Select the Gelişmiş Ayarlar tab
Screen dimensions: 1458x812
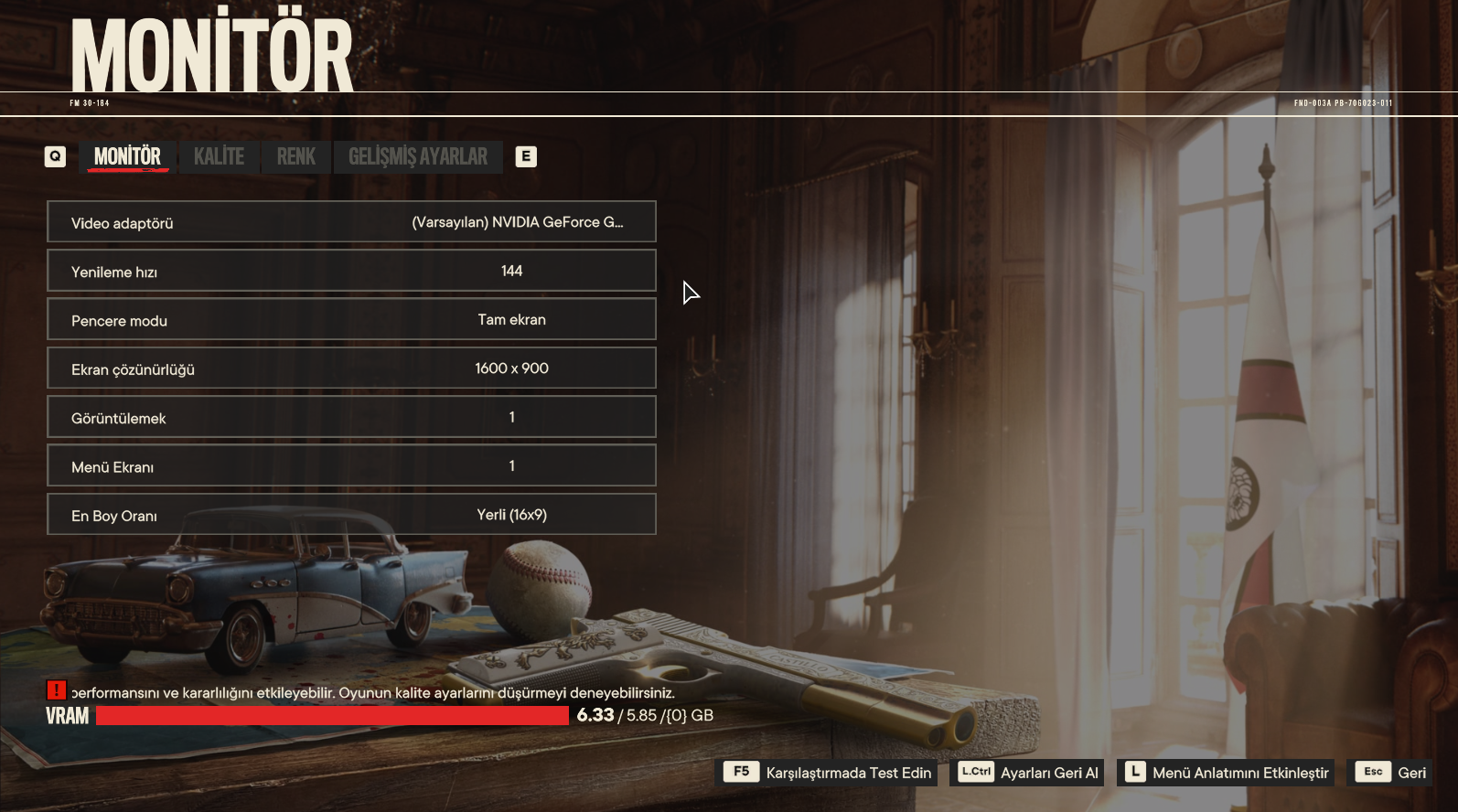coord(417,156)
